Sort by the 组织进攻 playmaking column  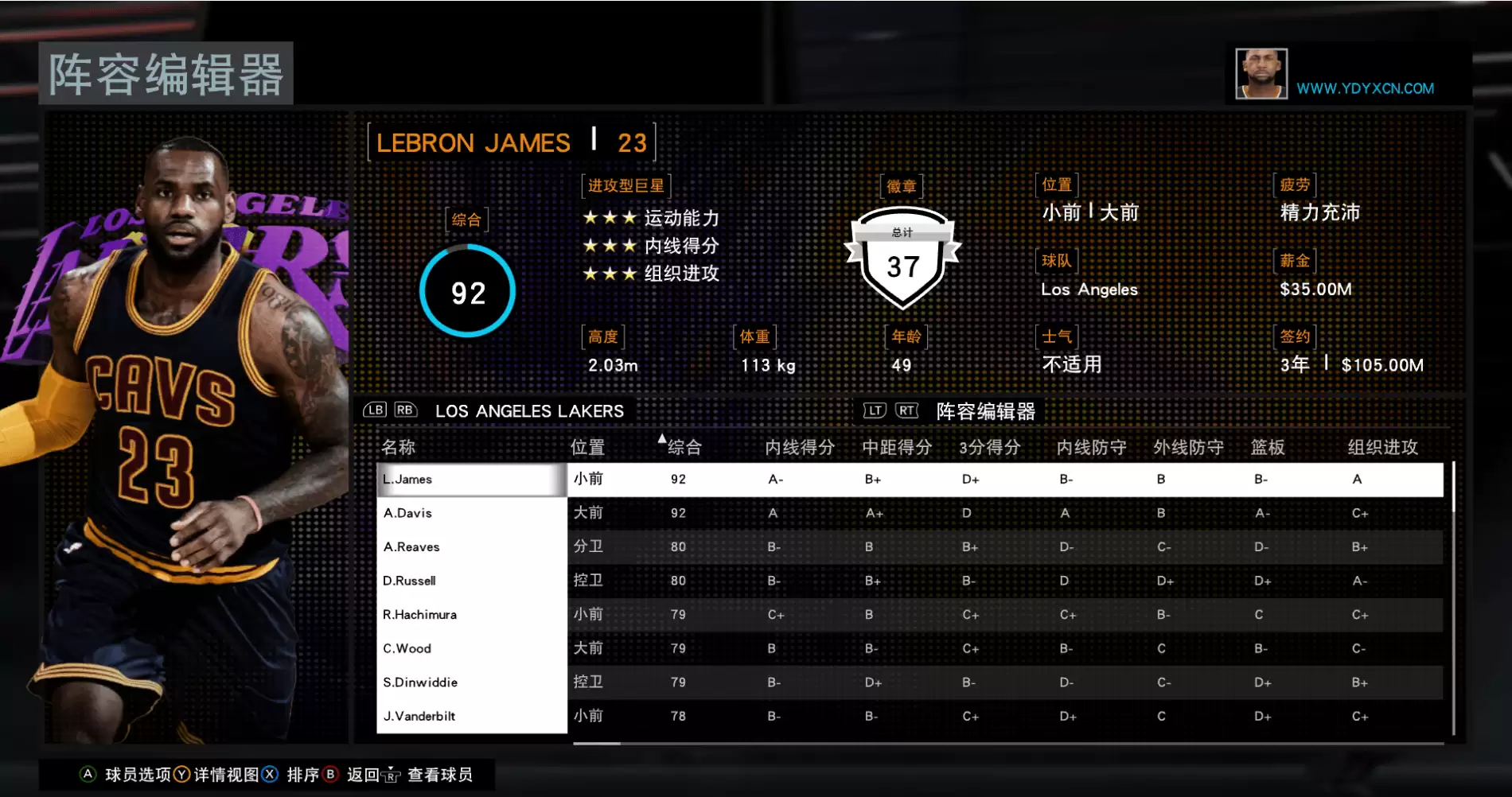point(1382,447)
